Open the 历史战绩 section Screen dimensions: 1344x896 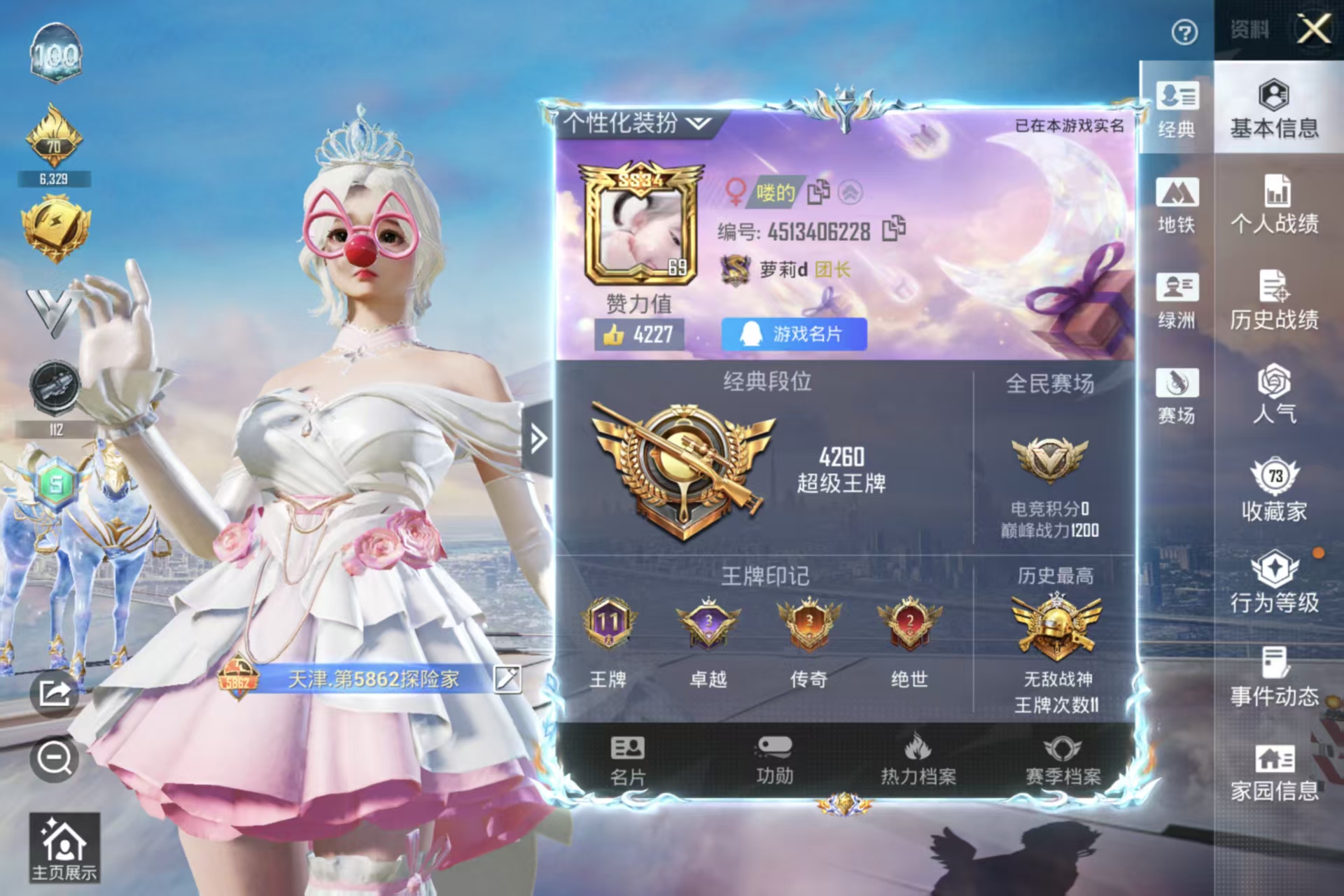click(1274, 300)
